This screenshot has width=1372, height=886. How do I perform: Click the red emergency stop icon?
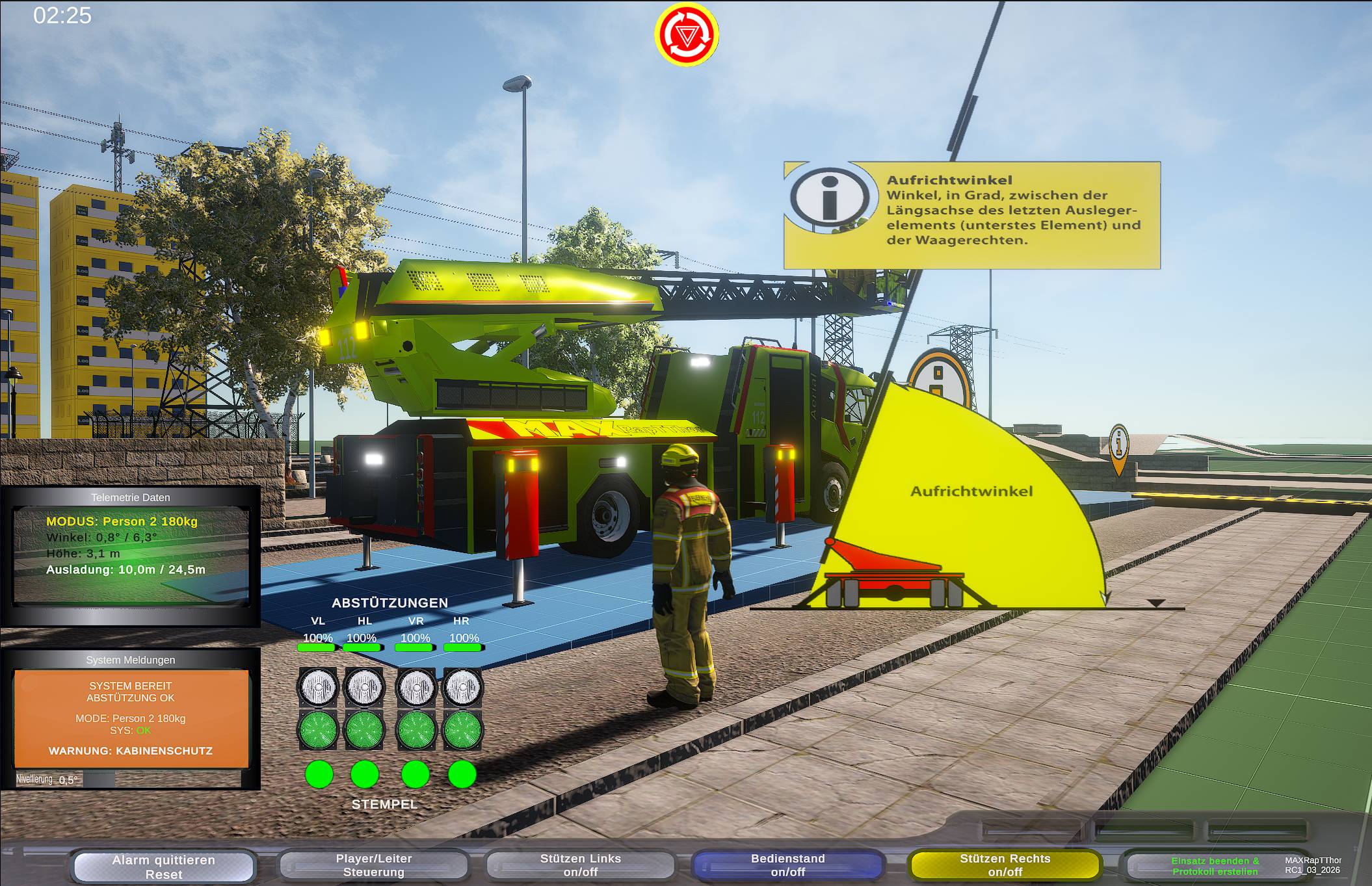click(x=686, y=34)
